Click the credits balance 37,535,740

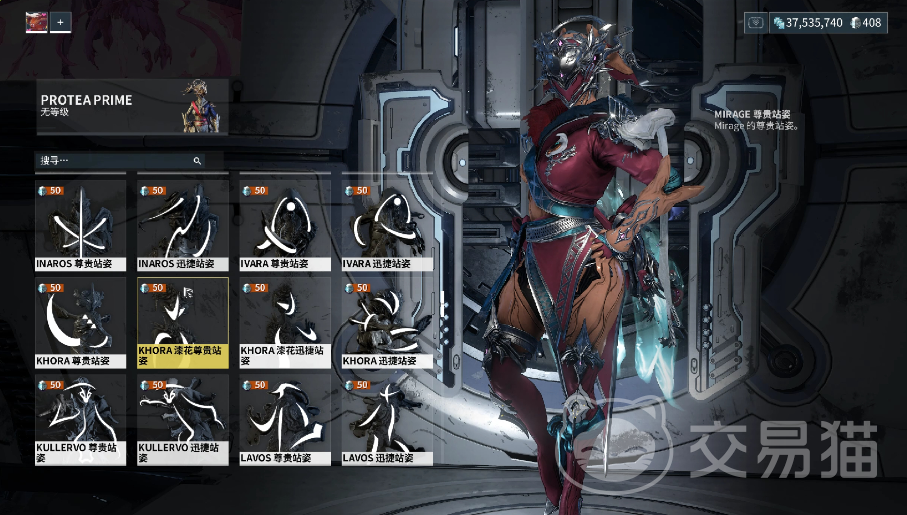coord(807,22)
